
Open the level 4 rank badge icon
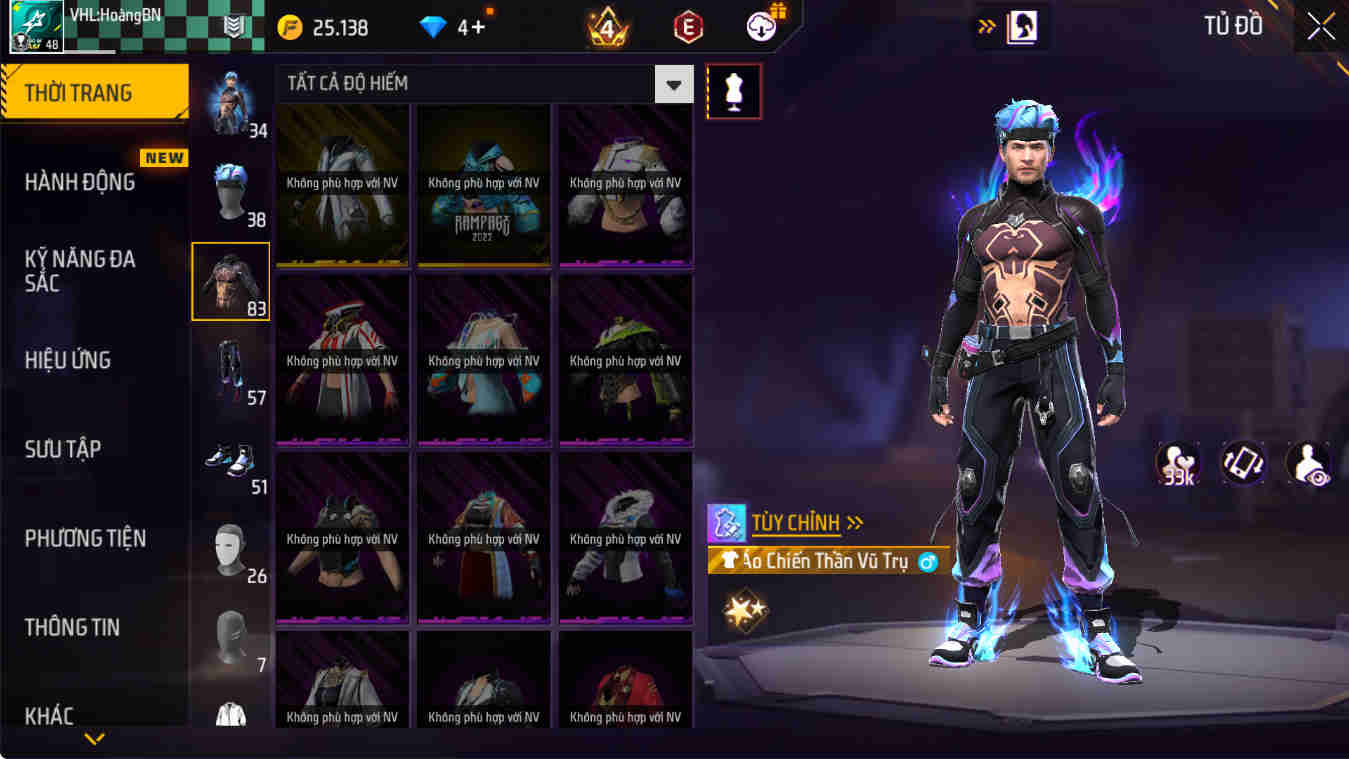coord(605,27)
